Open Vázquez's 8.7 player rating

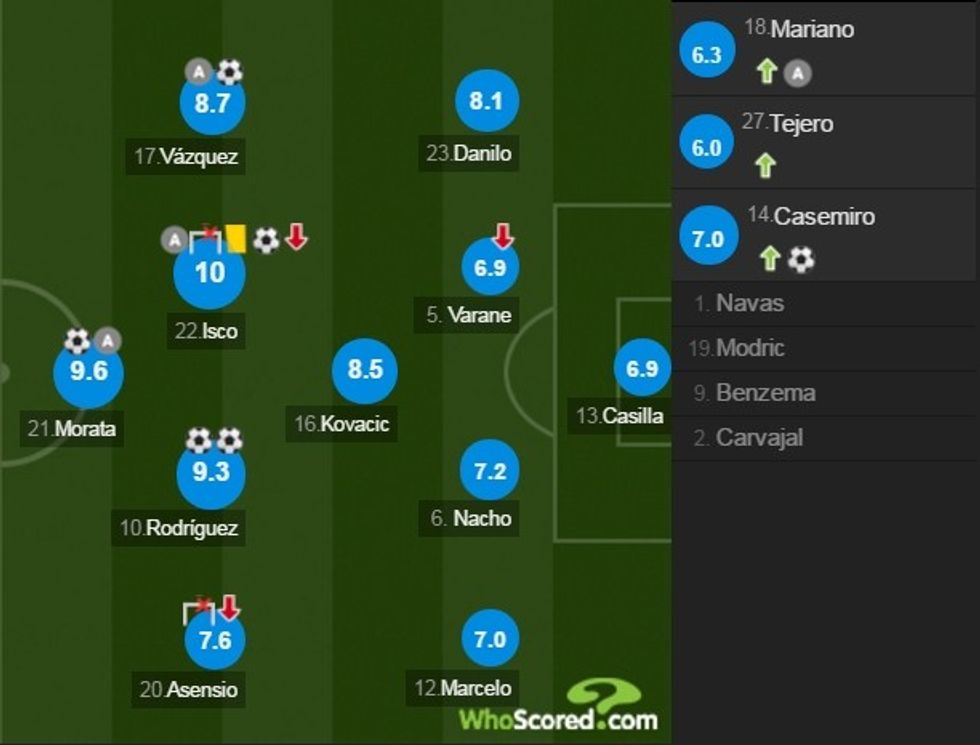coord(212,102)
